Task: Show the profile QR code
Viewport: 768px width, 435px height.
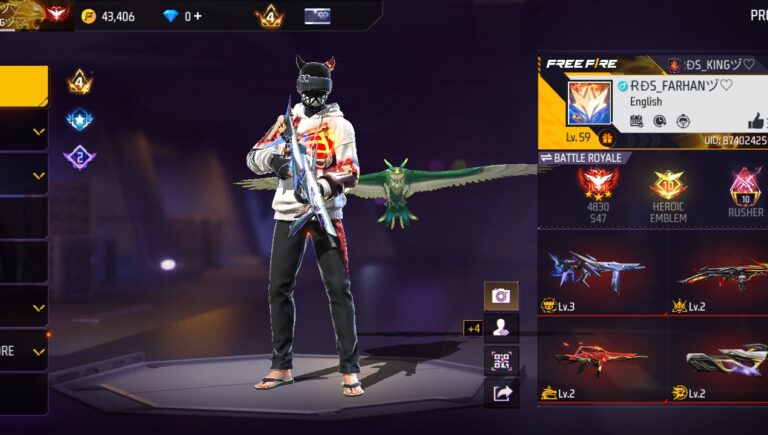Action: coord(501,360)
